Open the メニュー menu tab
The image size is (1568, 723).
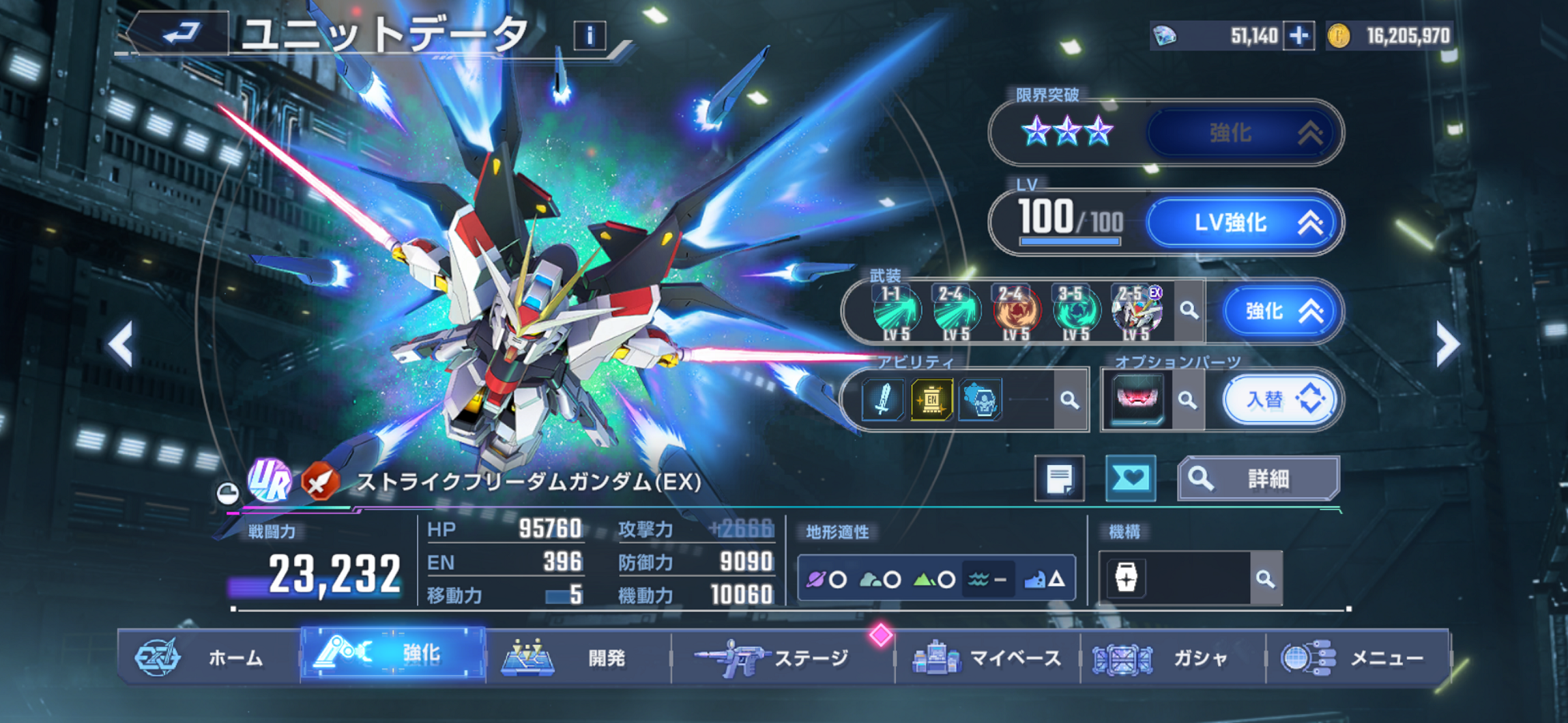pyautogui.click(x=1357, y=658)
